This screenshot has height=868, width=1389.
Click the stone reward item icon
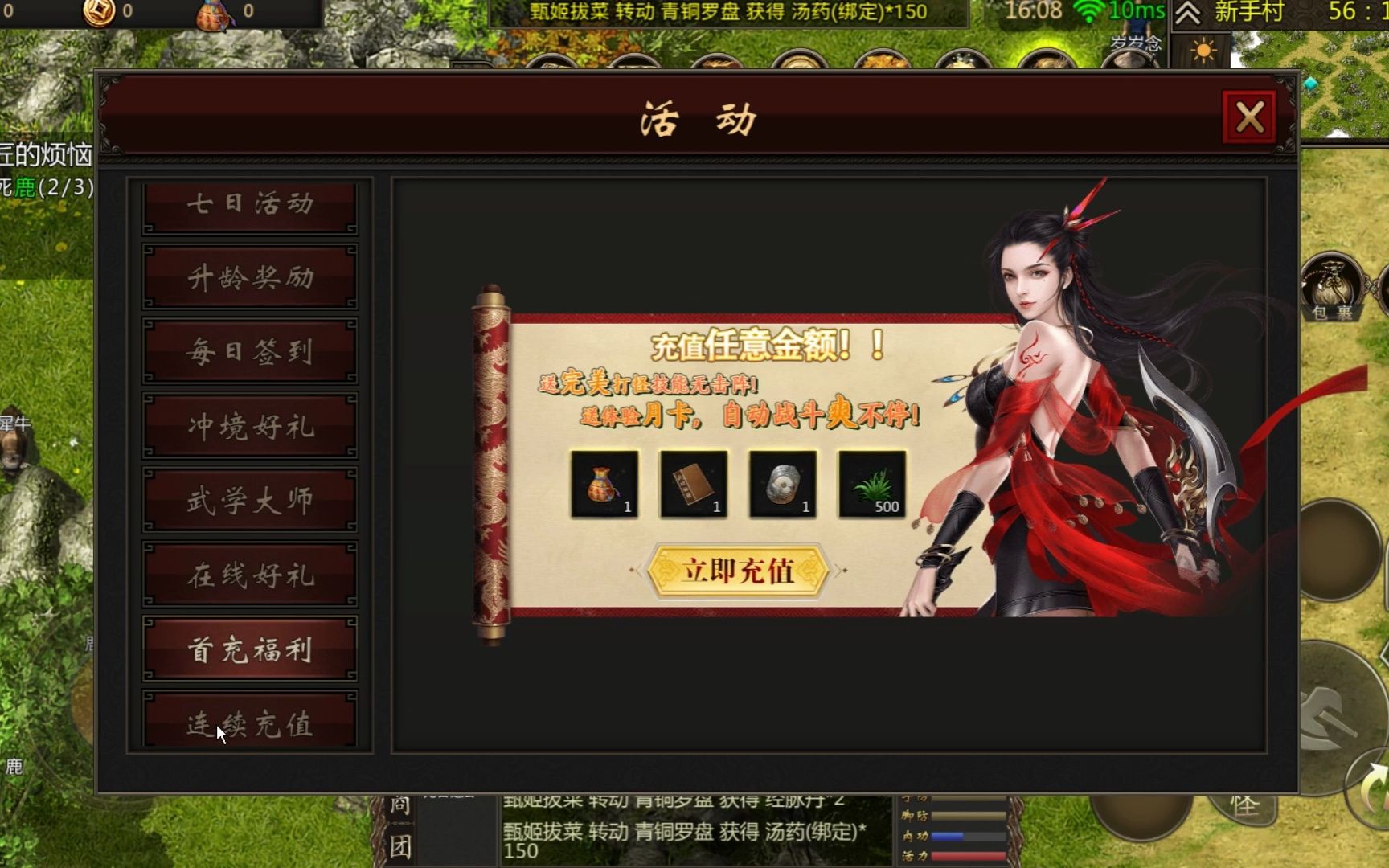point(782,482)
